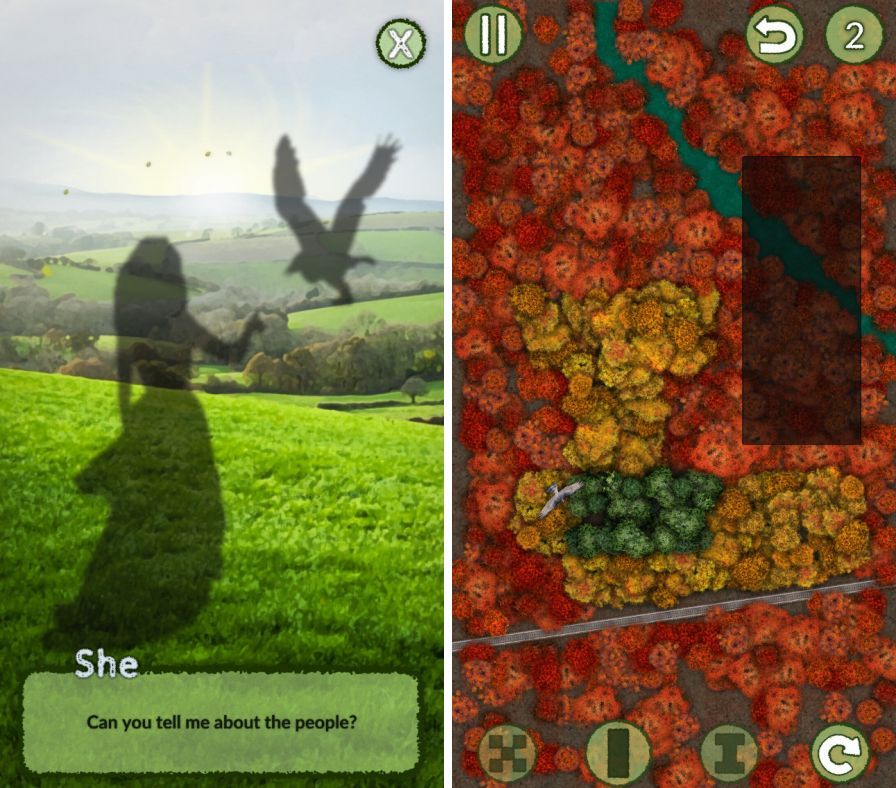Close the dialogue scene with the X button
The width and height of the screenshot is (896, 788).
[400, 44]
